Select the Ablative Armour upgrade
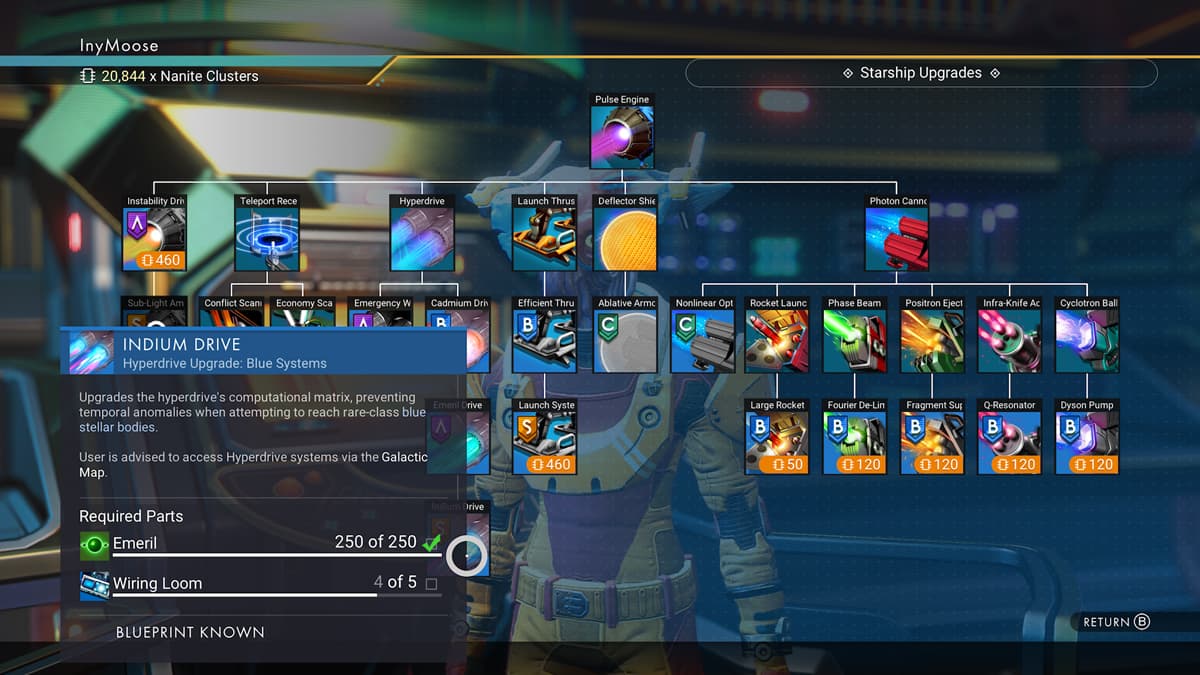 tap(625, 341)
